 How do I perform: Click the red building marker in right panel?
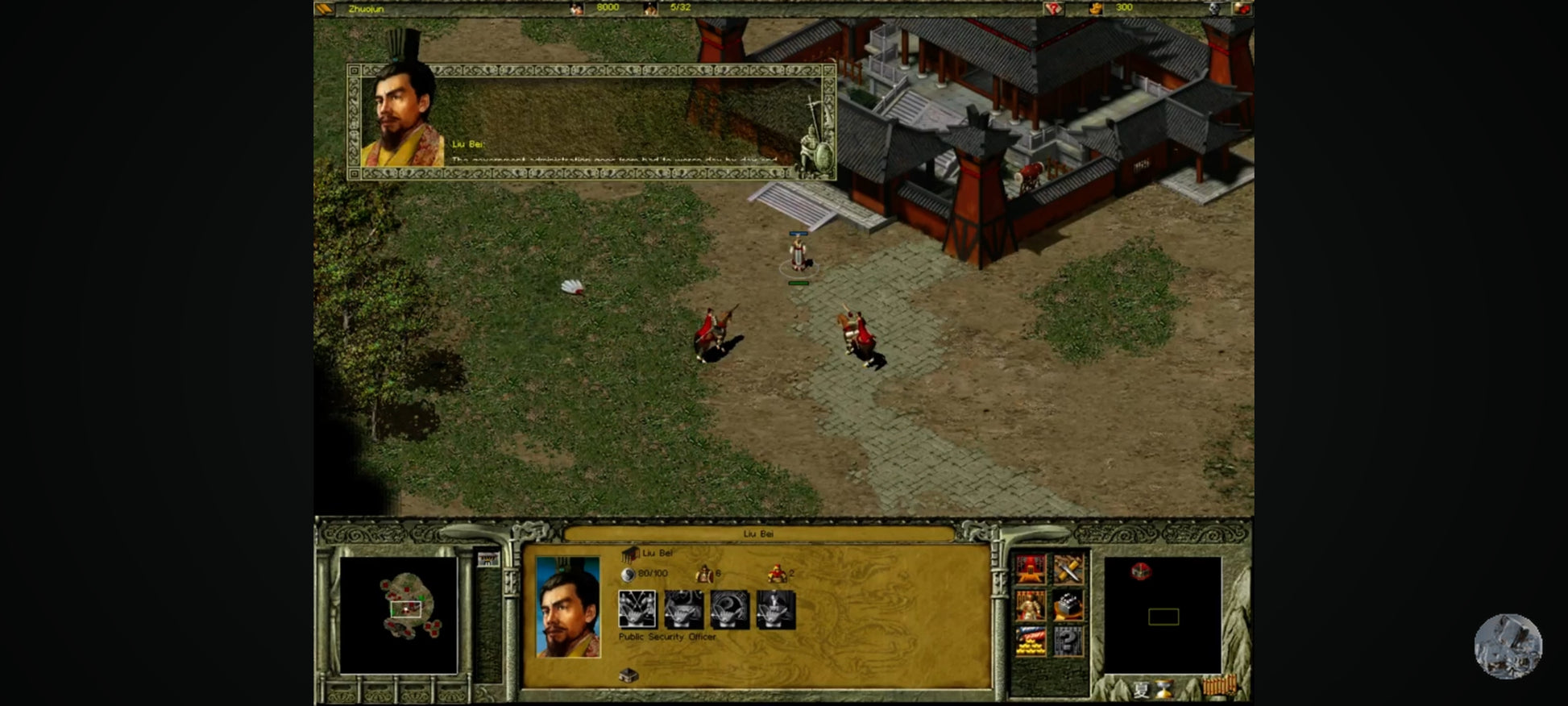(x=1141, y=571)
